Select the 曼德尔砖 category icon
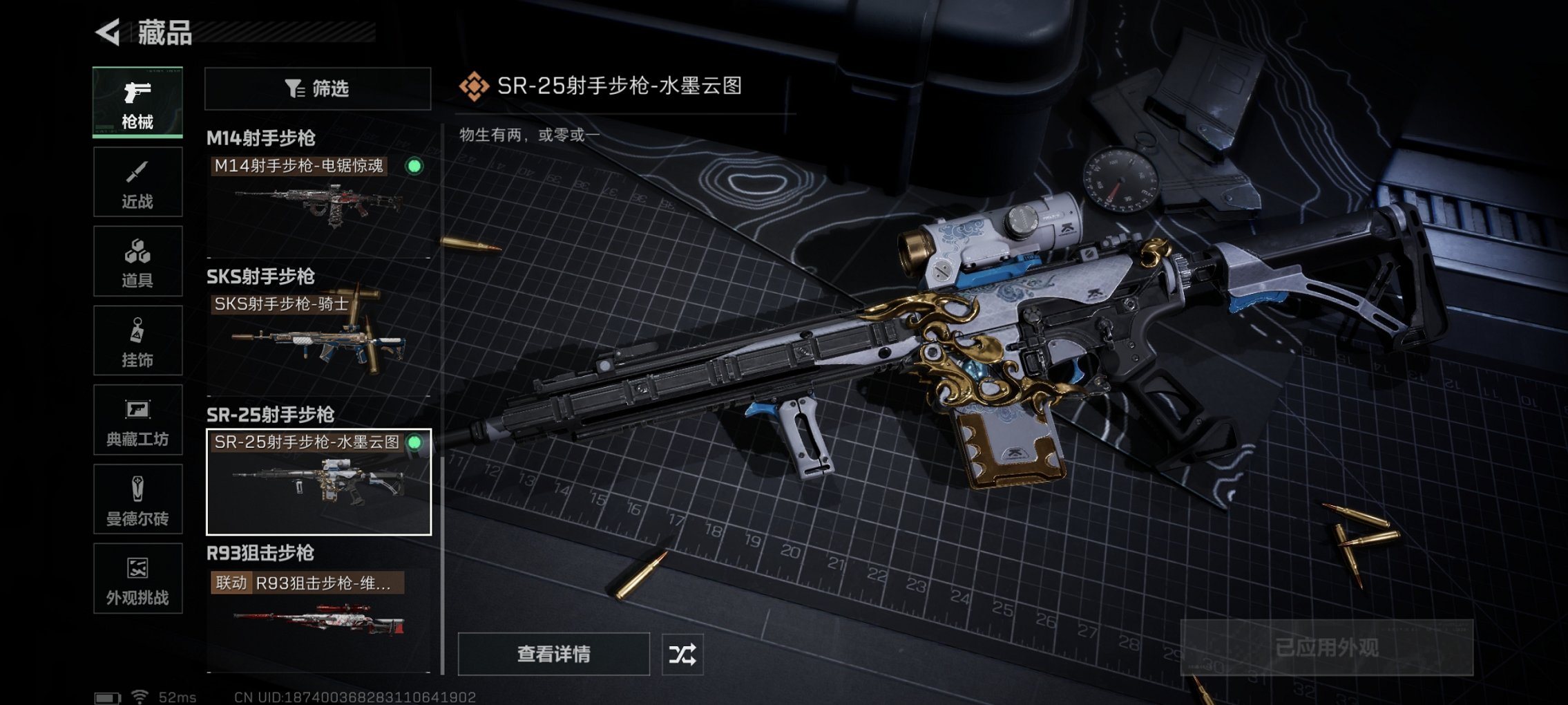 tap(137, 499)
